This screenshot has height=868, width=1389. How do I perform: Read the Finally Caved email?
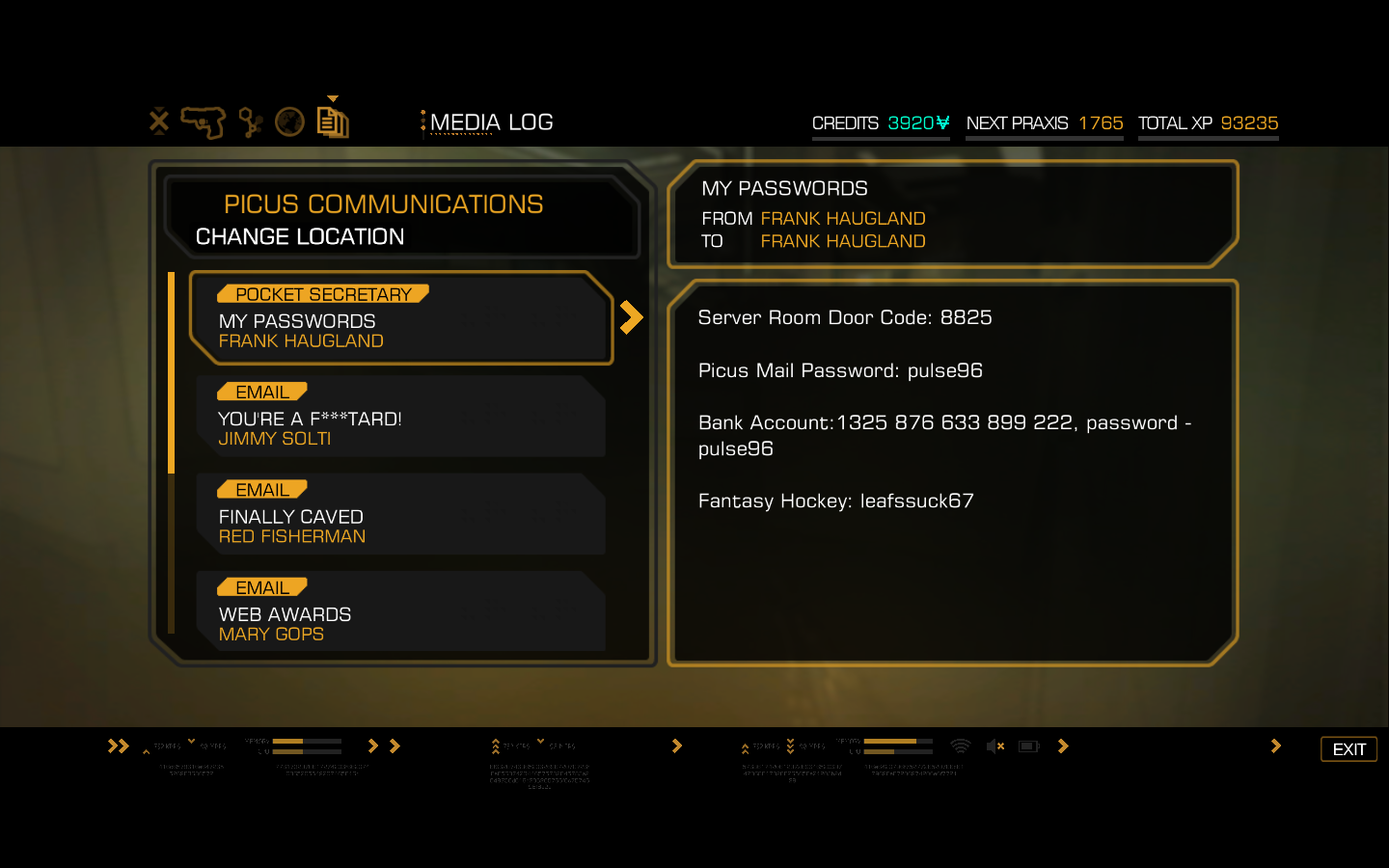click(401, 514)
